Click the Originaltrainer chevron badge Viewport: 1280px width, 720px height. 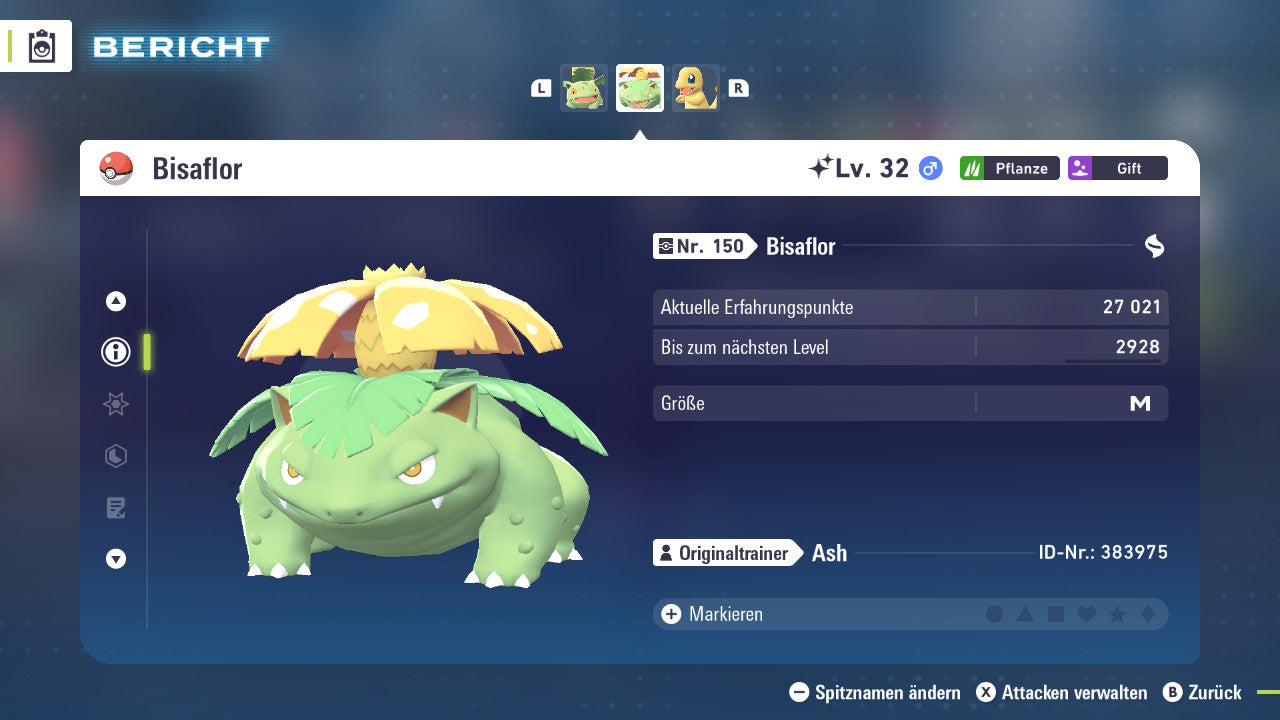tap(723, 552)
